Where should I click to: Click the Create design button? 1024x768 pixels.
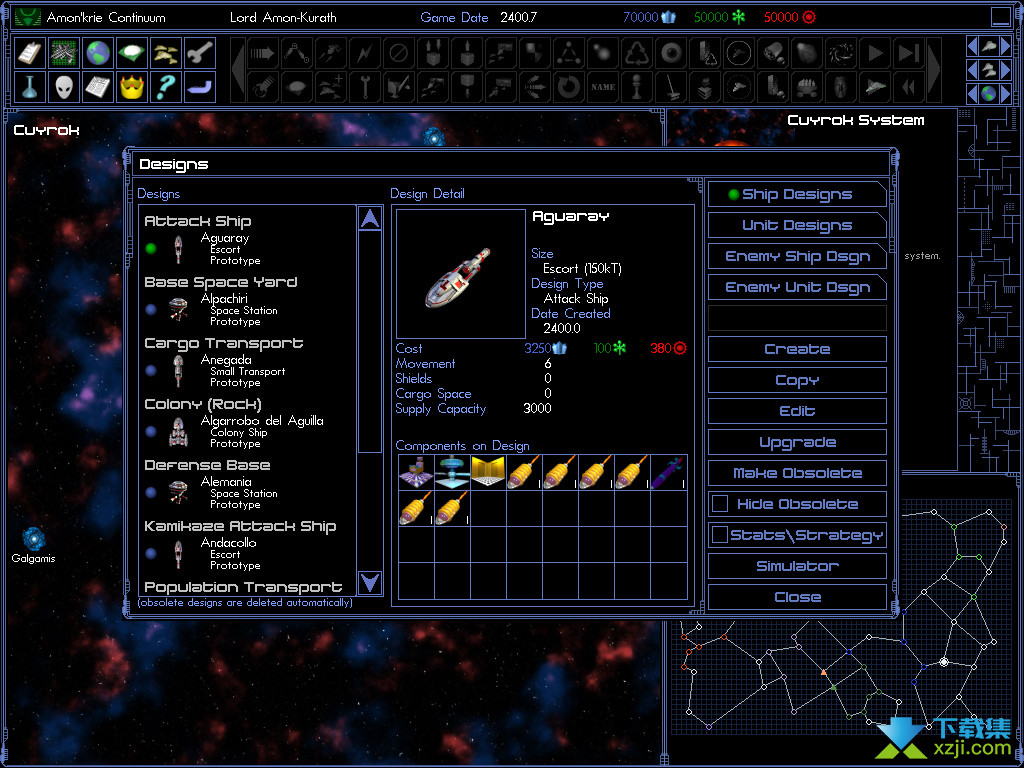click(x=797, y=350)
